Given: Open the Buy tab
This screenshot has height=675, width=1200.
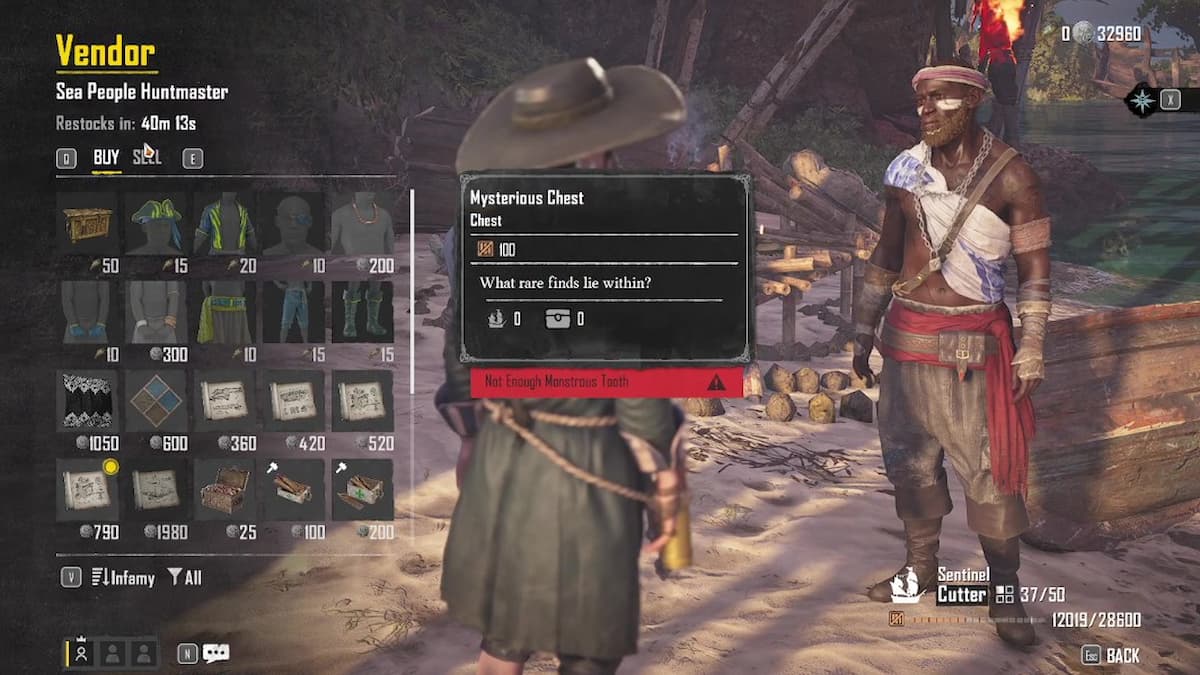Looking at the screenshot, I should (106, 157).
